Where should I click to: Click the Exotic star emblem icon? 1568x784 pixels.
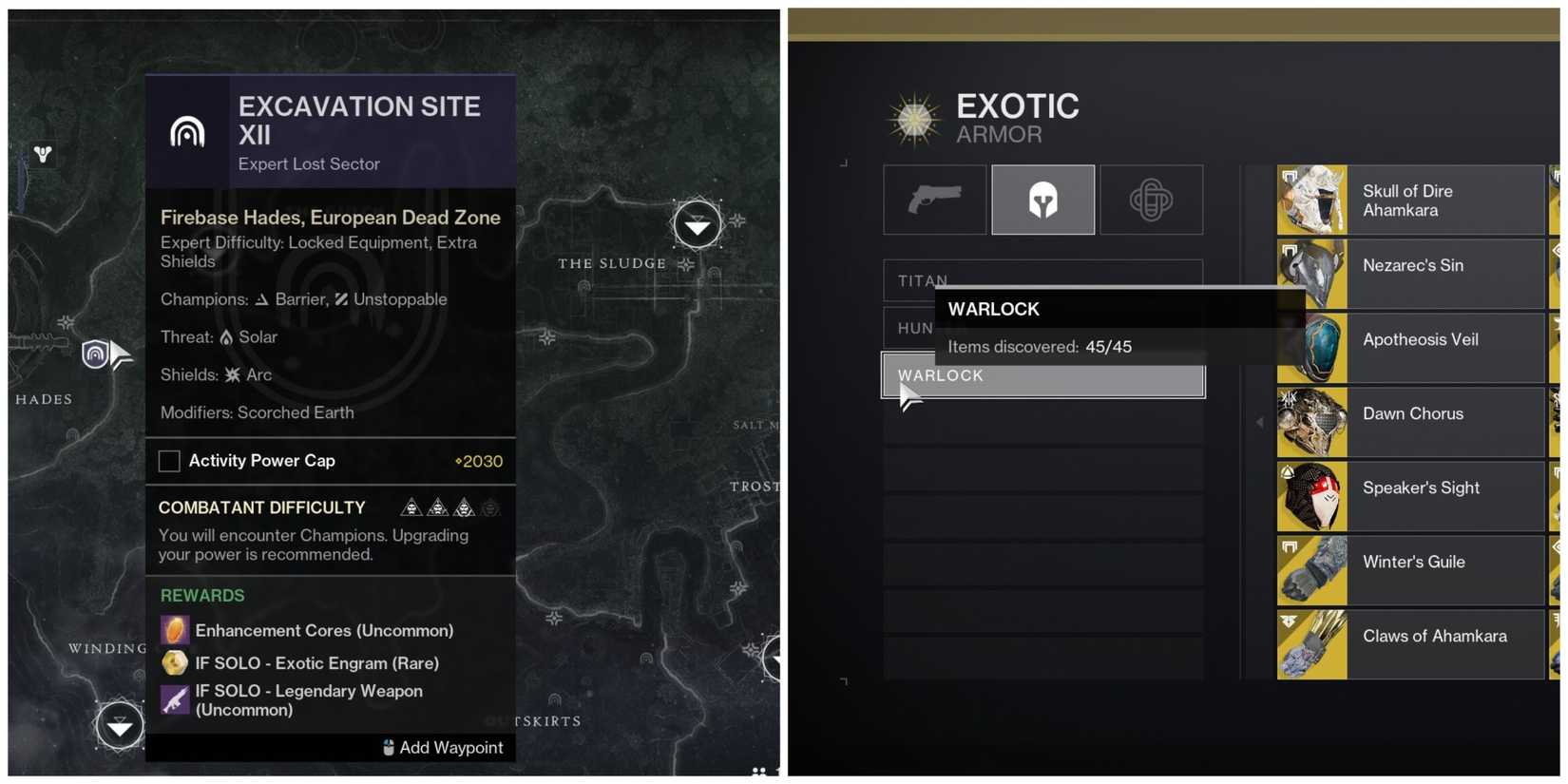(913, 118)
